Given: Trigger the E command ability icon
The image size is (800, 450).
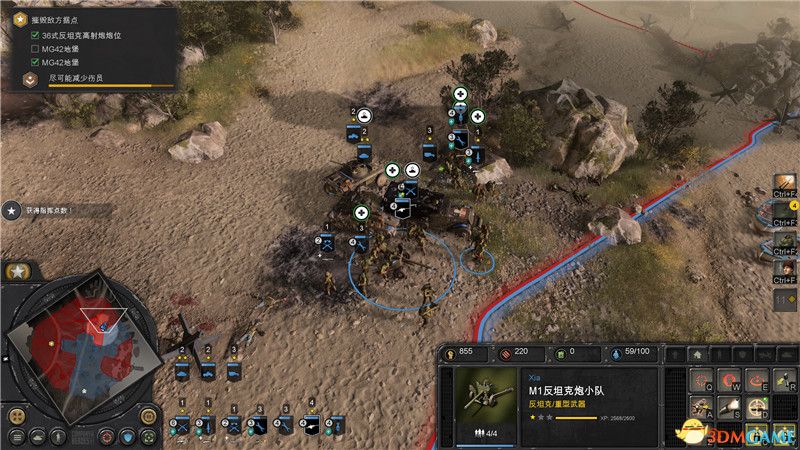Looking at the screenshot, I should 757,378.
